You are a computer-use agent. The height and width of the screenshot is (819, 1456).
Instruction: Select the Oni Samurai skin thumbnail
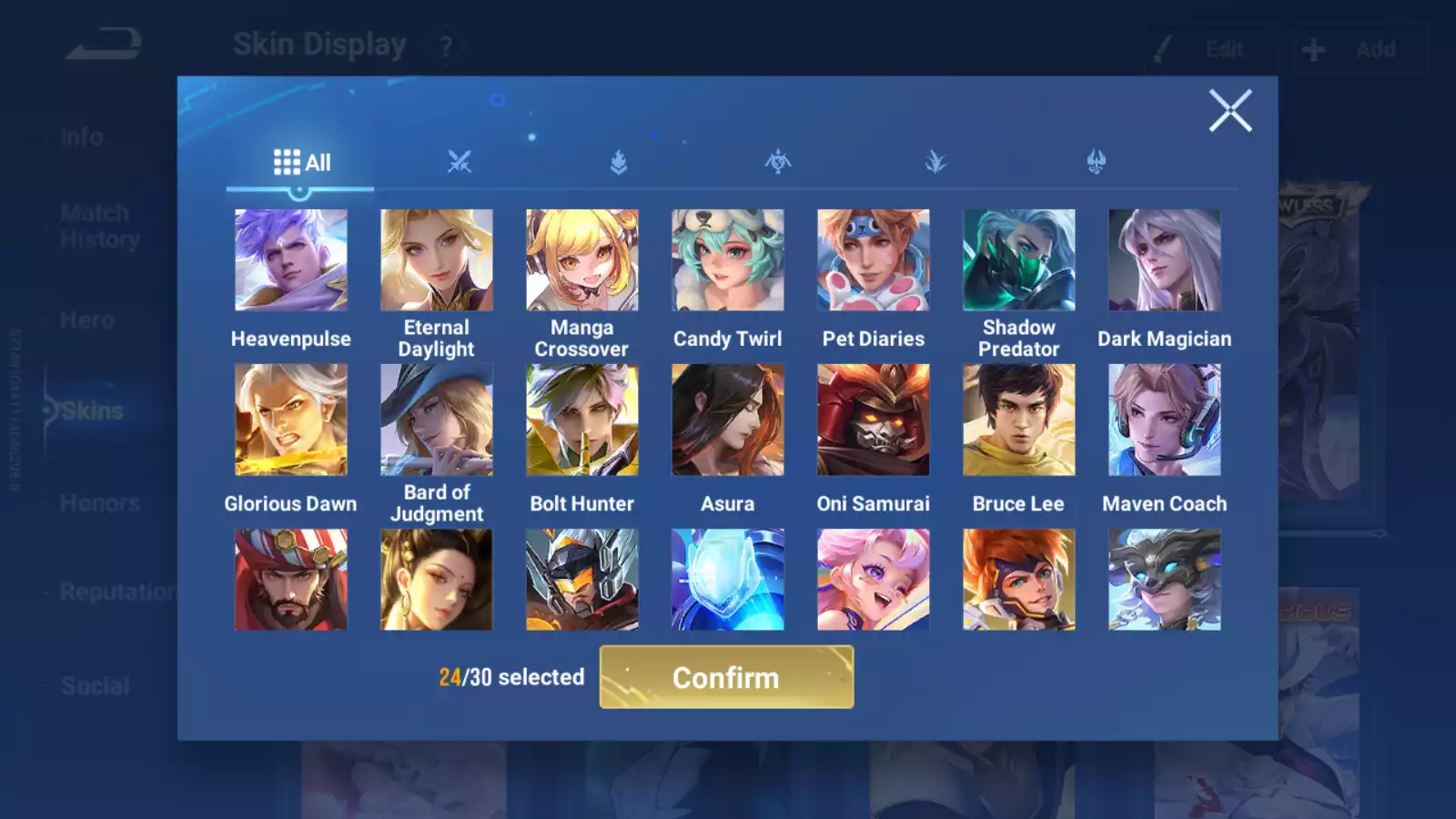click(x=874, y=420)
